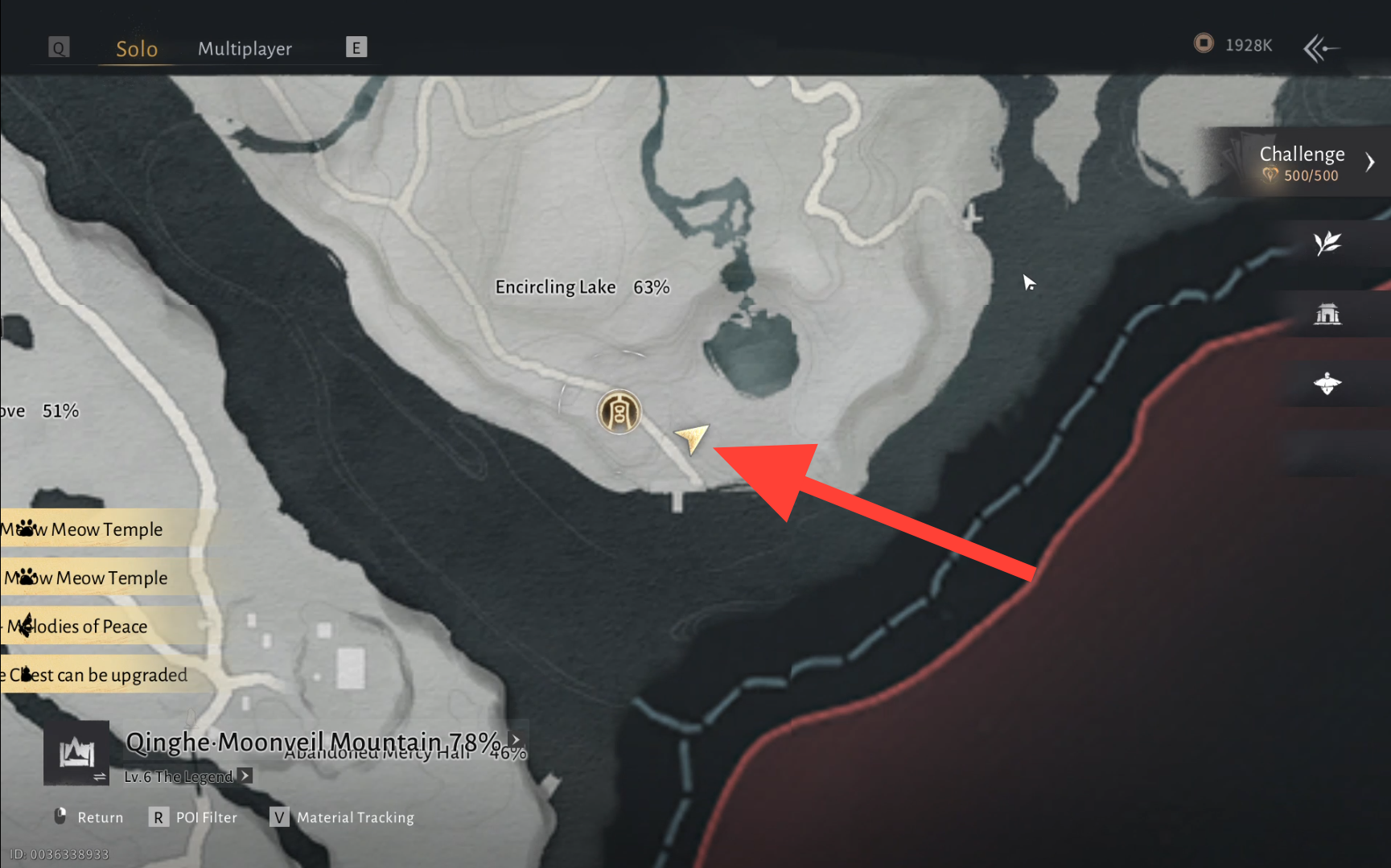This screenshot has width=1391, height=868.
Task: Close the map with back arrow
Action: (x=1320, y=48)
